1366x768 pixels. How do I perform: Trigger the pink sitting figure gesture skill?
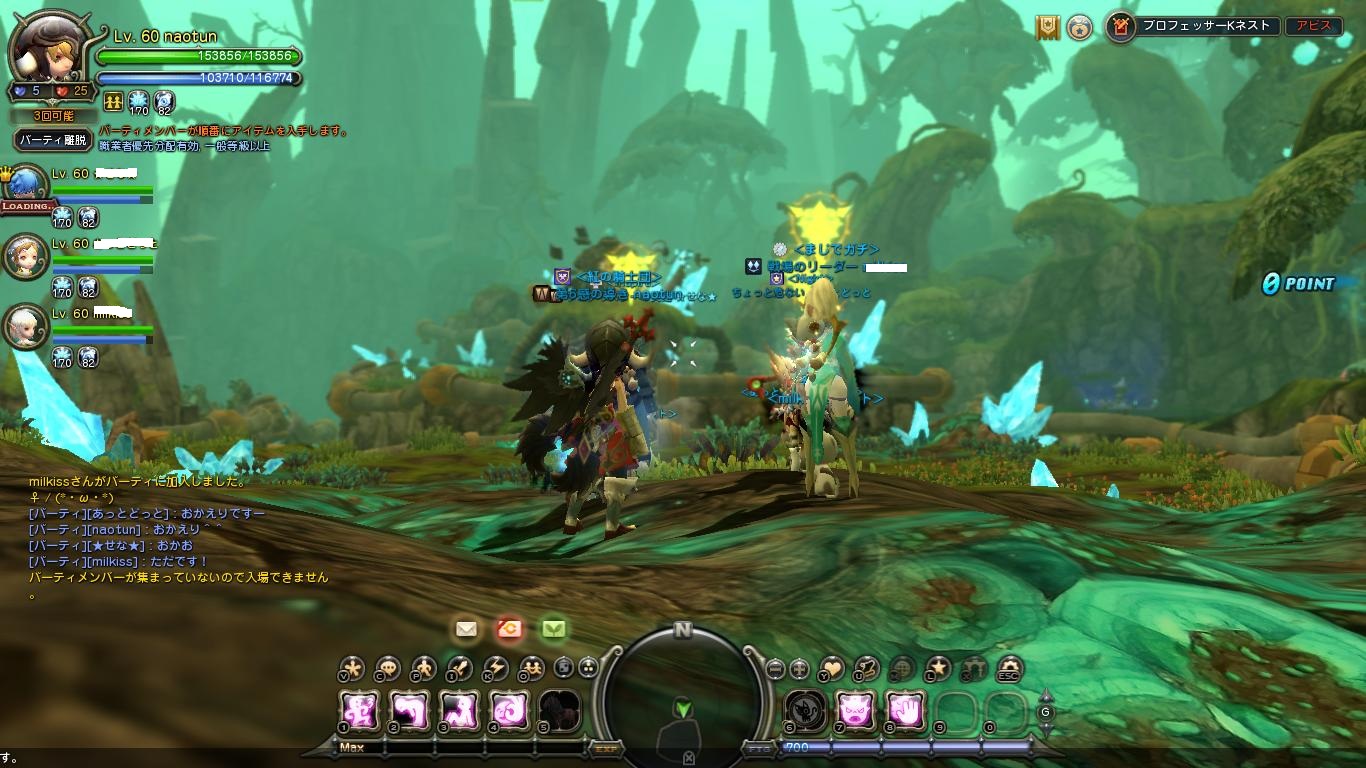(x=459, y=711)
